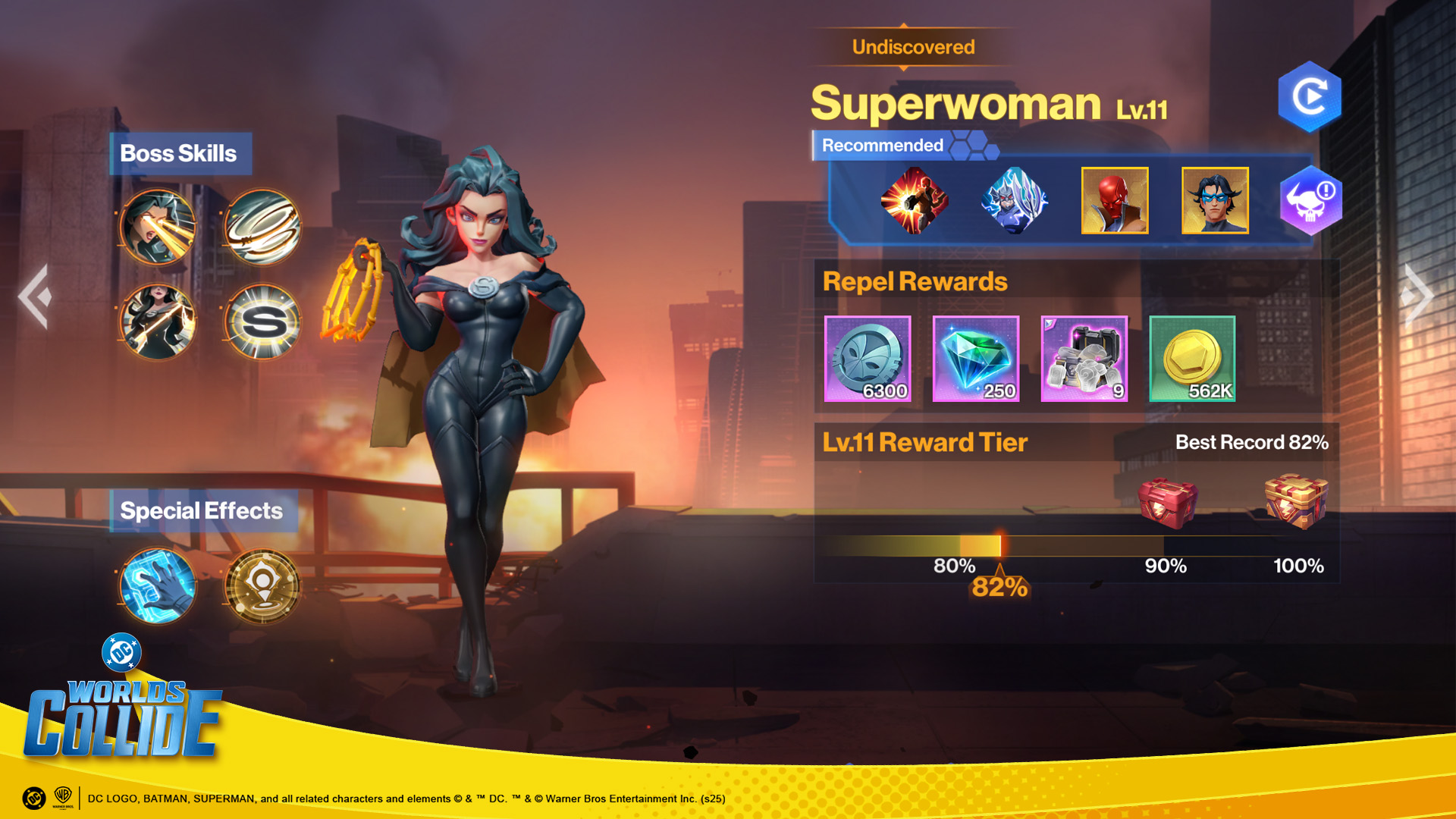Open the purple skull alert hexagon button
Screen dimensions: 1456x819
click(x=1311, y=200)
